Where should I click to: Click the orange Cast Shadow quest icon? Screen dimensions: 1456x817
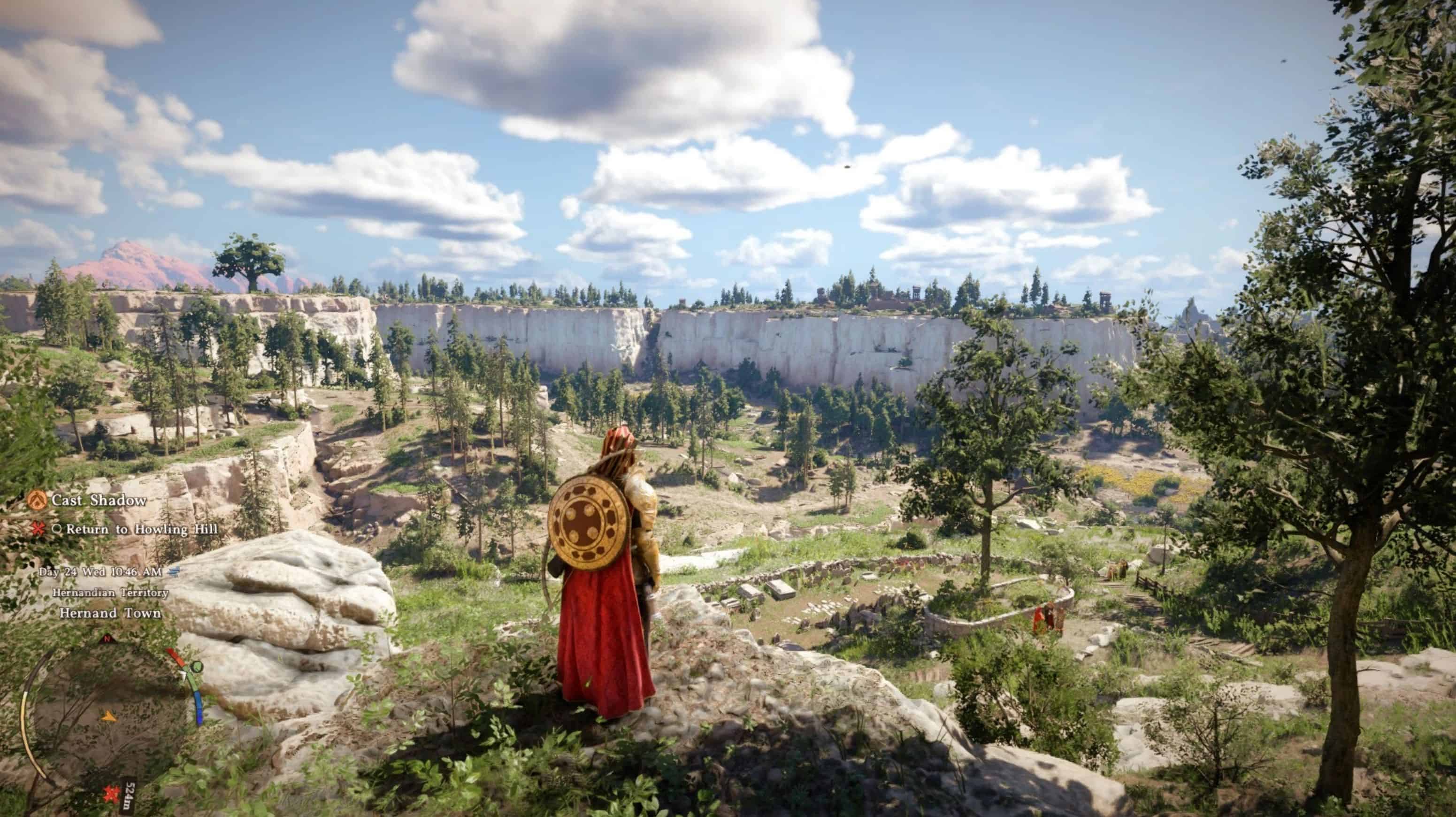pyautogui.click(x=38, y=500)
